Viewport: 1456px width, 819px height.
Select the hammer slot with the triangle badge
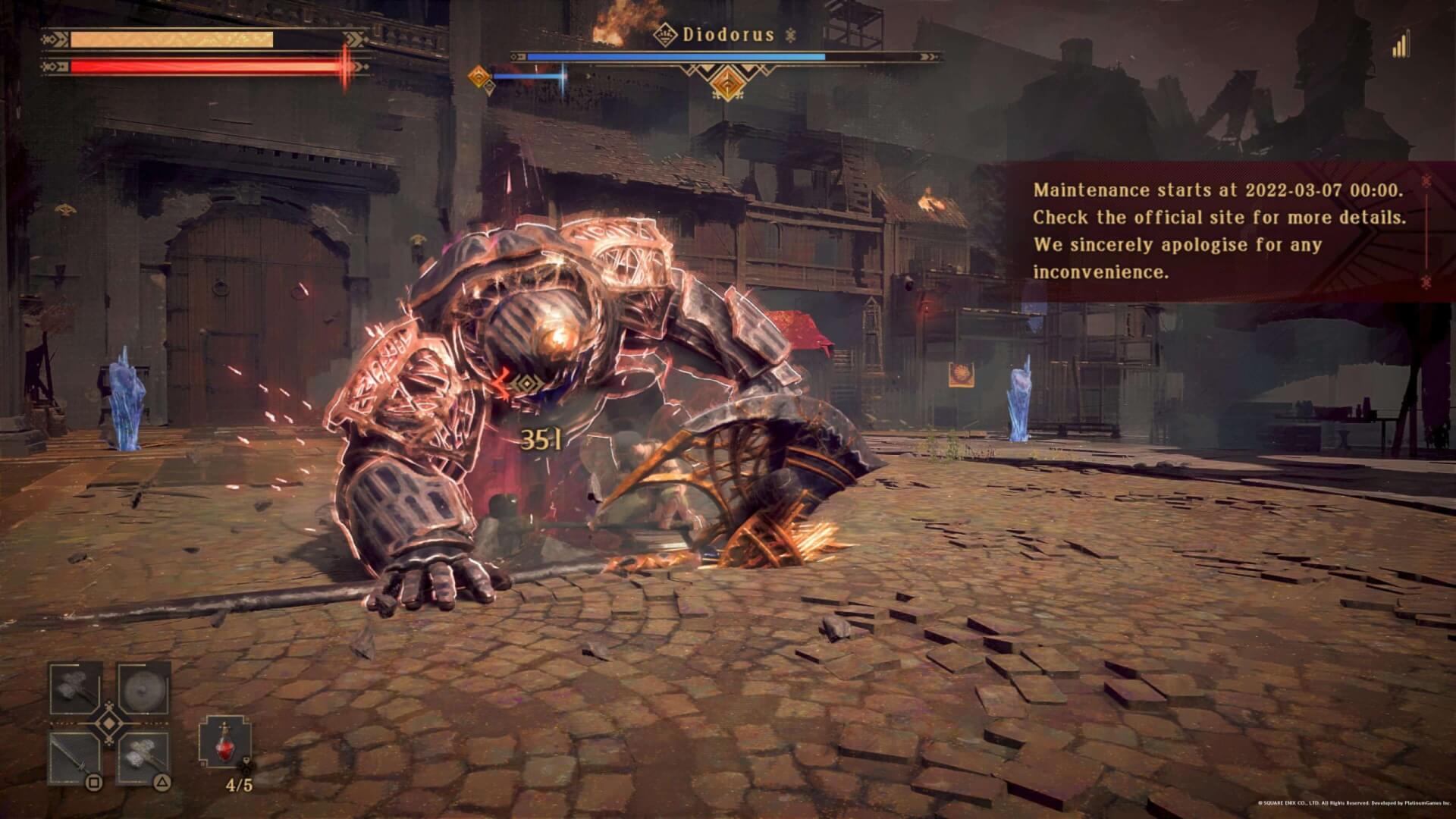tap(143, 758)
